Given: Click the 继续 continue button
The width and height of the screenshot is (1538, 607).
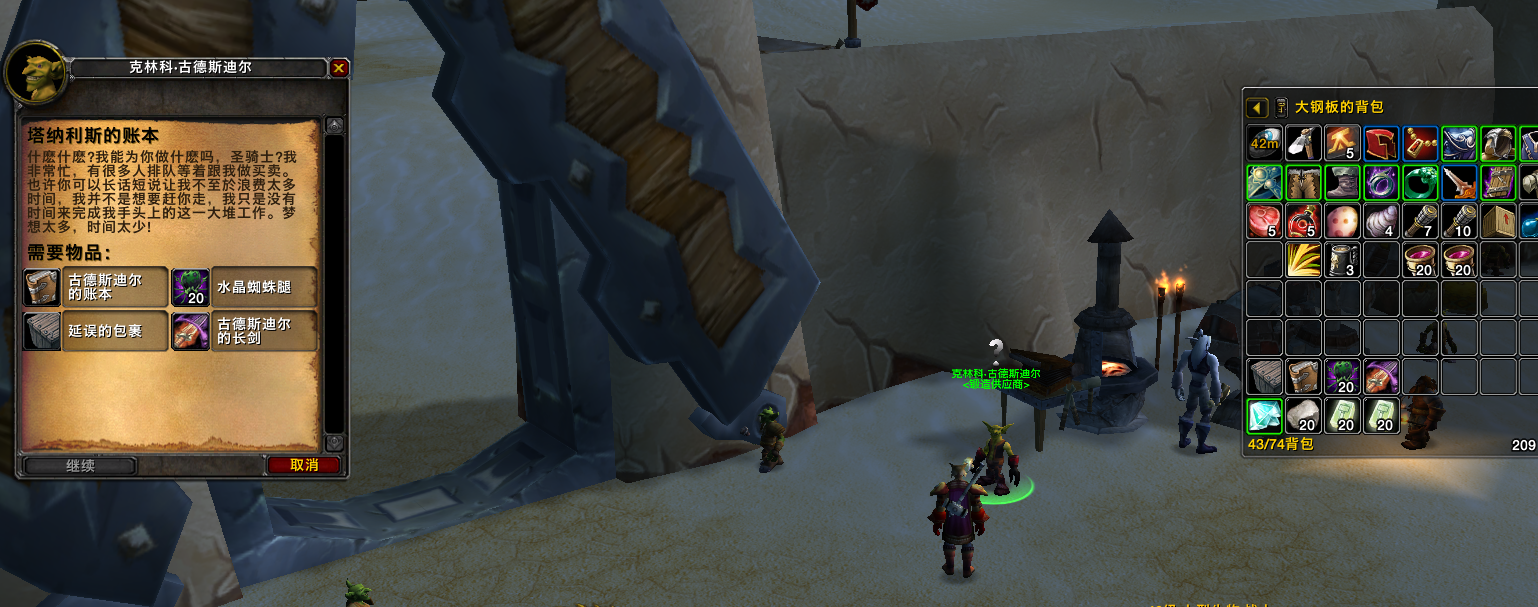Looking at the screenshot, I should 80,465.
